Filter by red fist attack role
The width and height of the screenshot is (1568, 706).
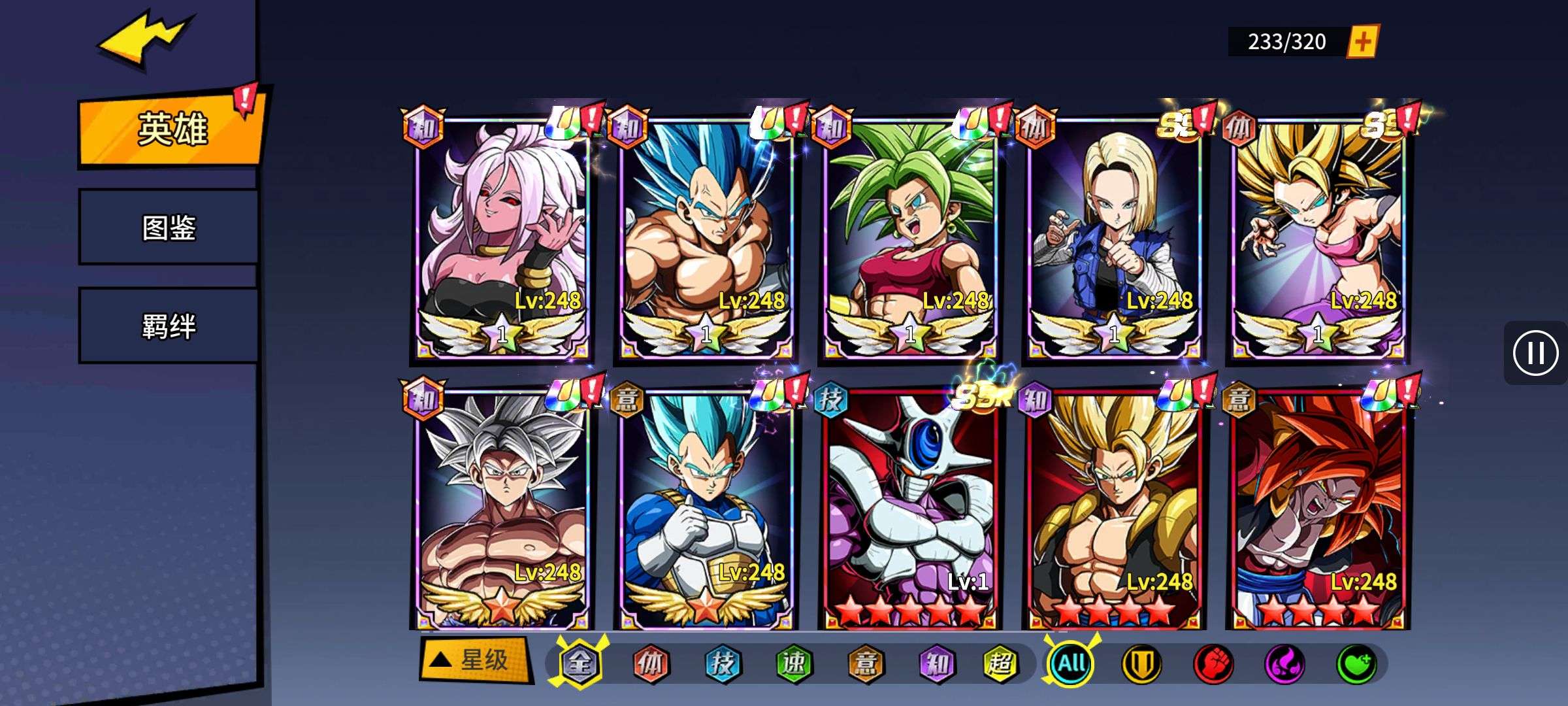click(1213, 664)
